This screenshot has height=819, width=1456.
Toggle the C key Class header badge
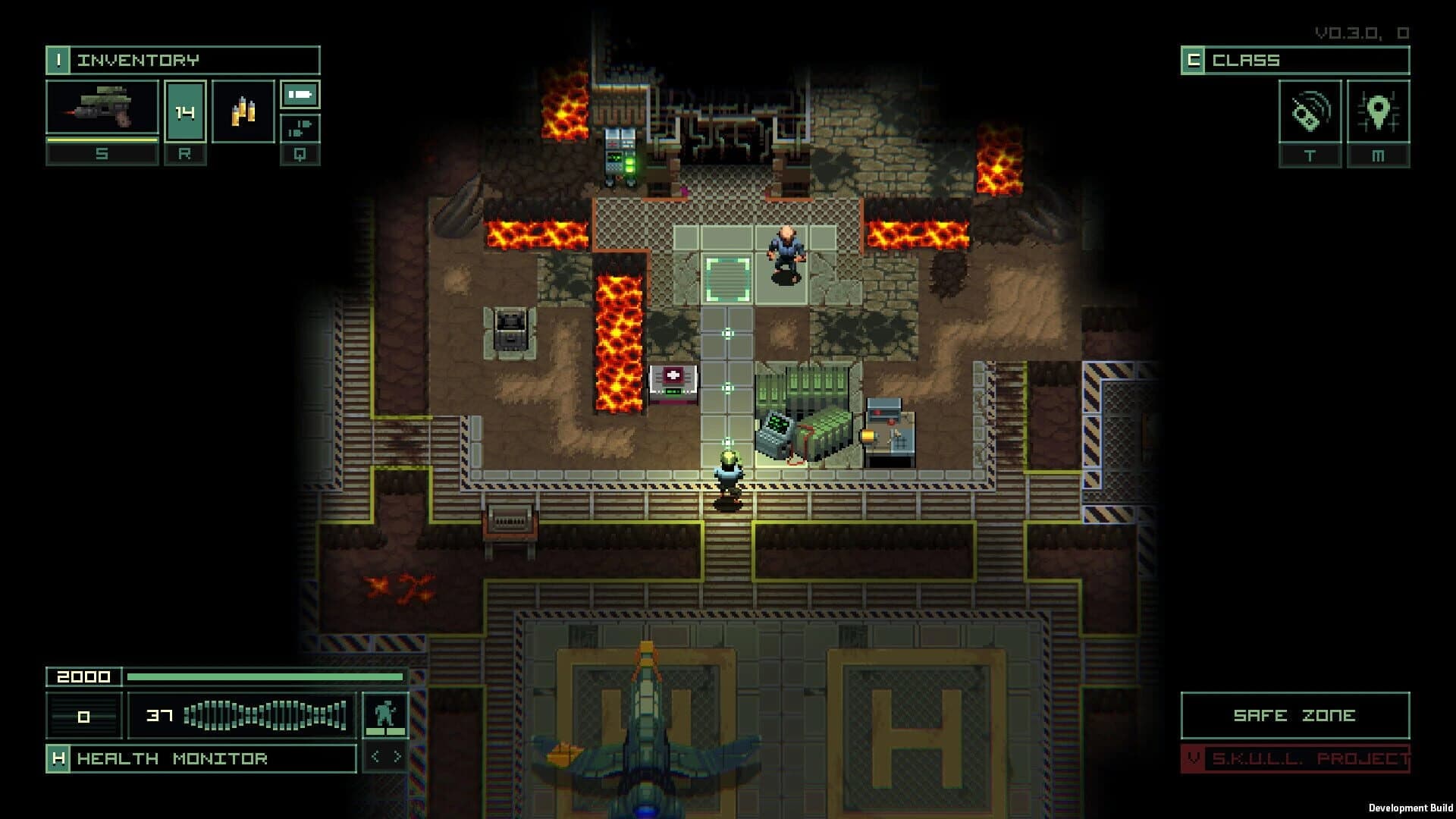point(1195,59)
